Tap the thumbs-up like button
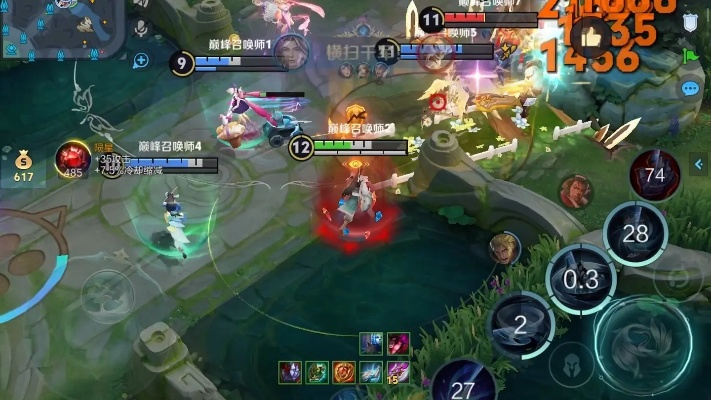The width and height of the screenshot is (711, 400). 590,37
